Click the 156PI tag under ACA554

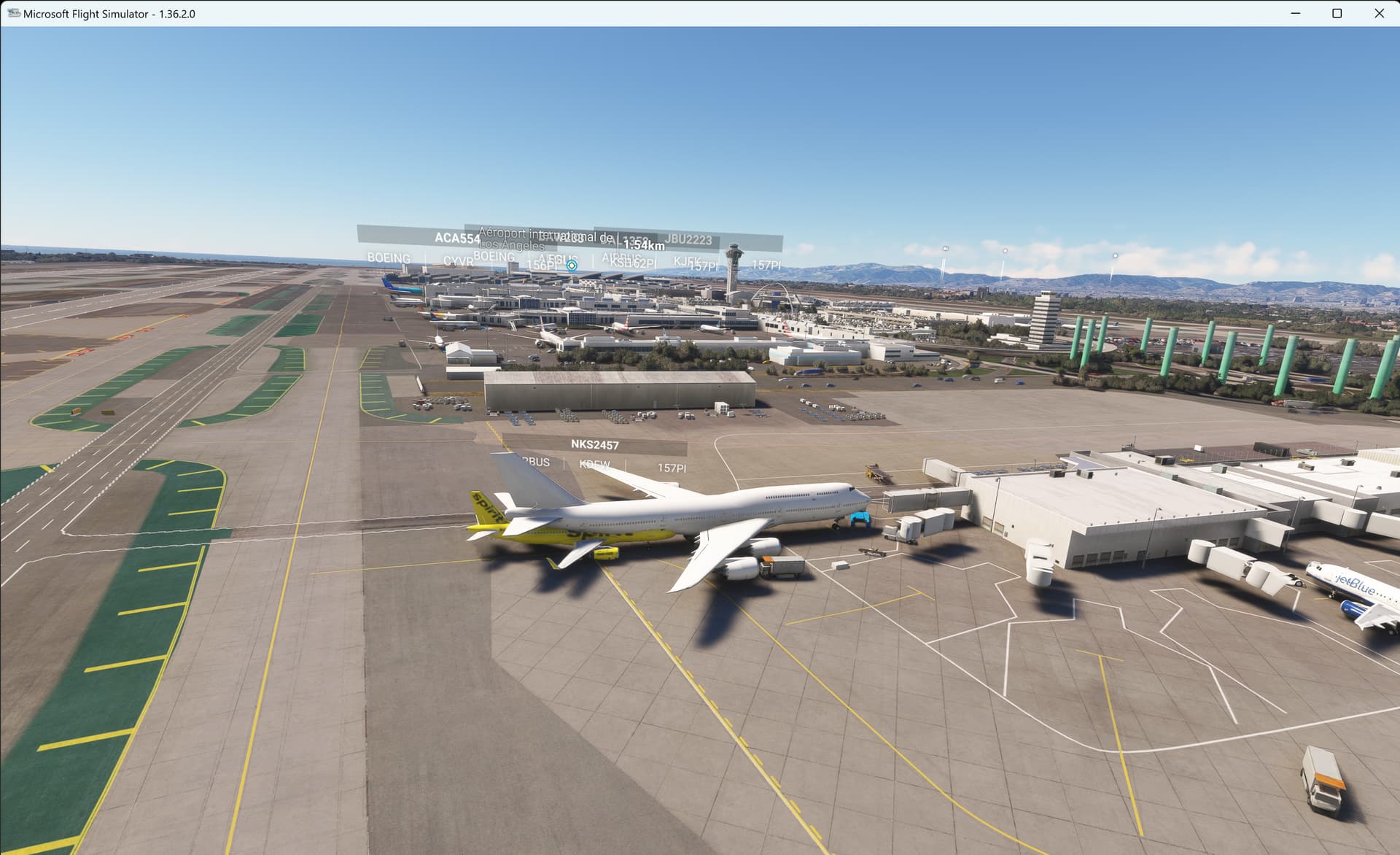541,266
